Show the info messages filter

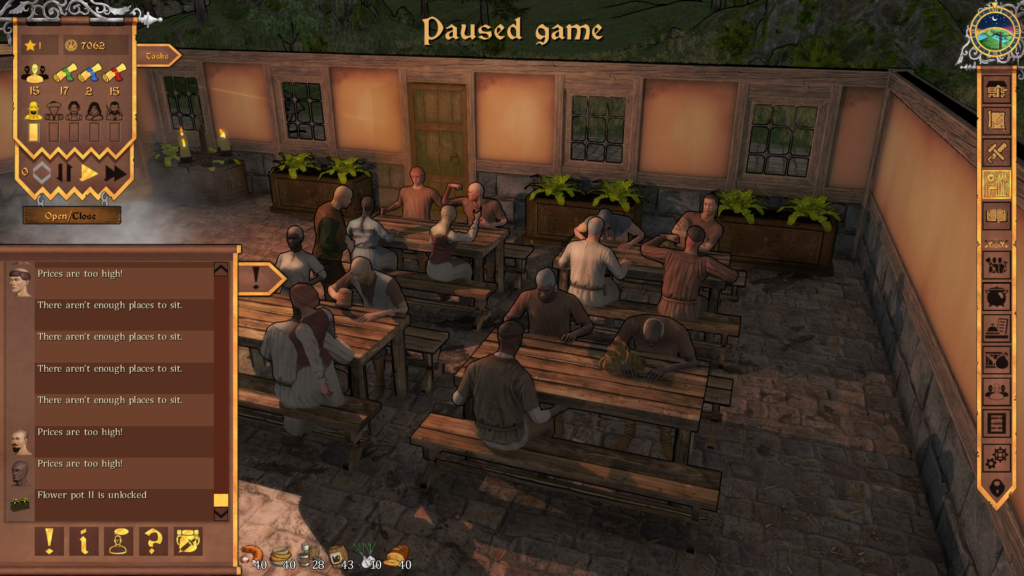(83, 541)
